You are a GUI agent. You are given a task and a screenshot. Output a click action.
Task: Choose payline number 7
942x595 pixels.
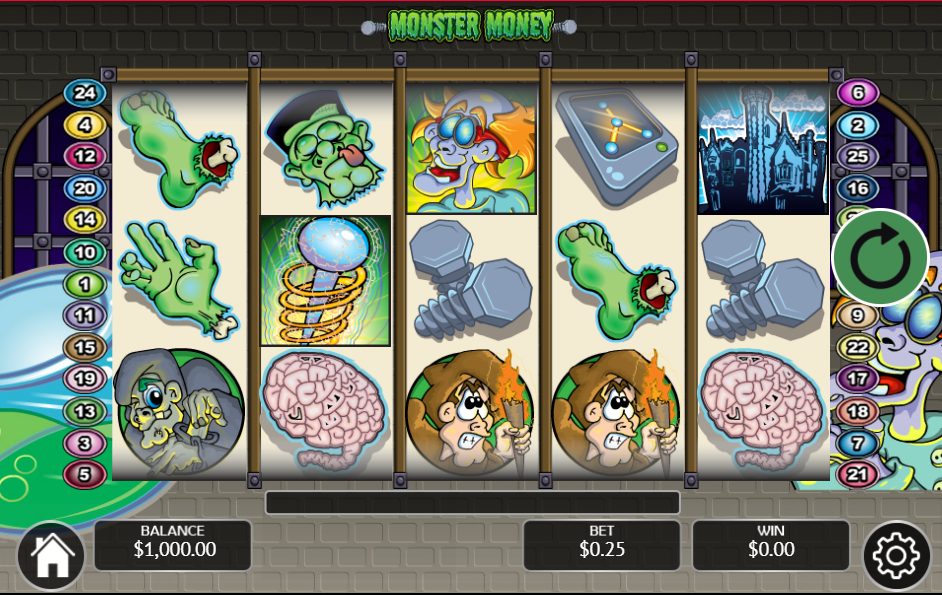[x=857, y=442]
